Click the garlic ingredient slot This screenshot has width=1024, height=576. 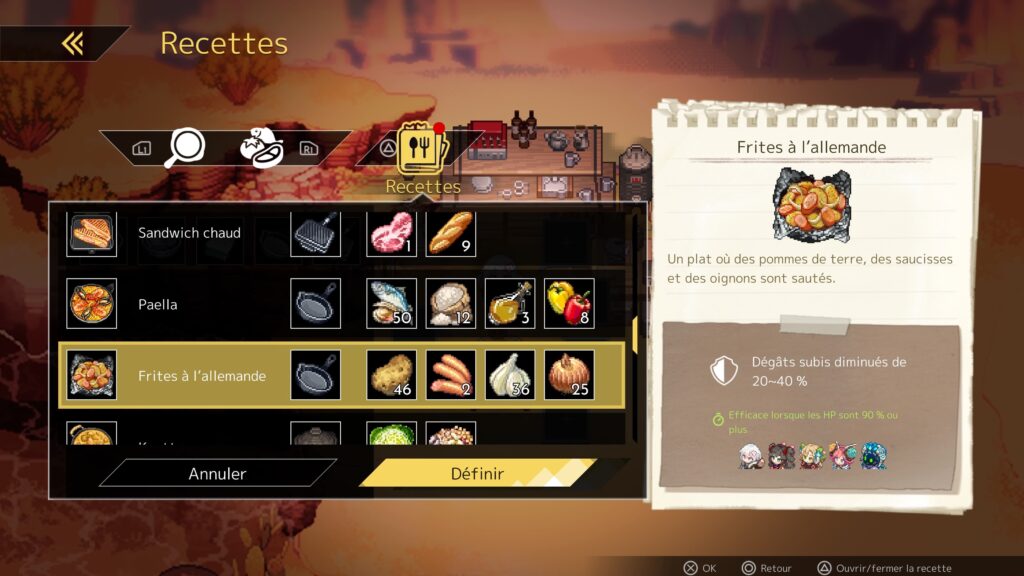[x=510, y=375]
